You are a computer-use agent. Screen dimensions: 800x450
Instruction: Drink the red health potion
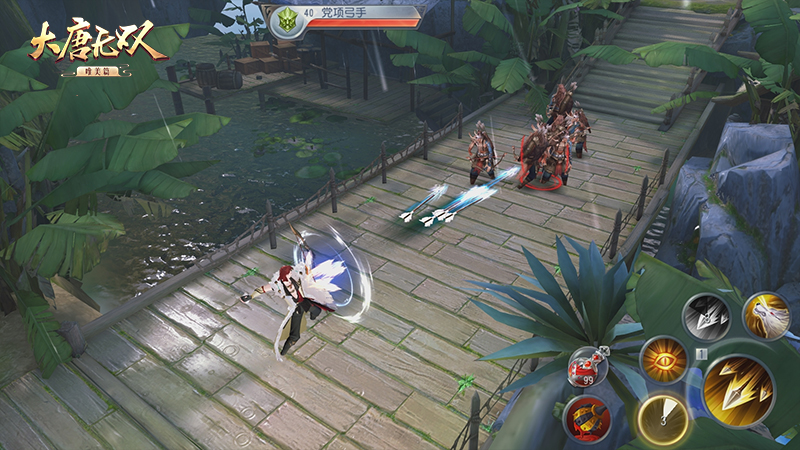click(x=587, y=367)
